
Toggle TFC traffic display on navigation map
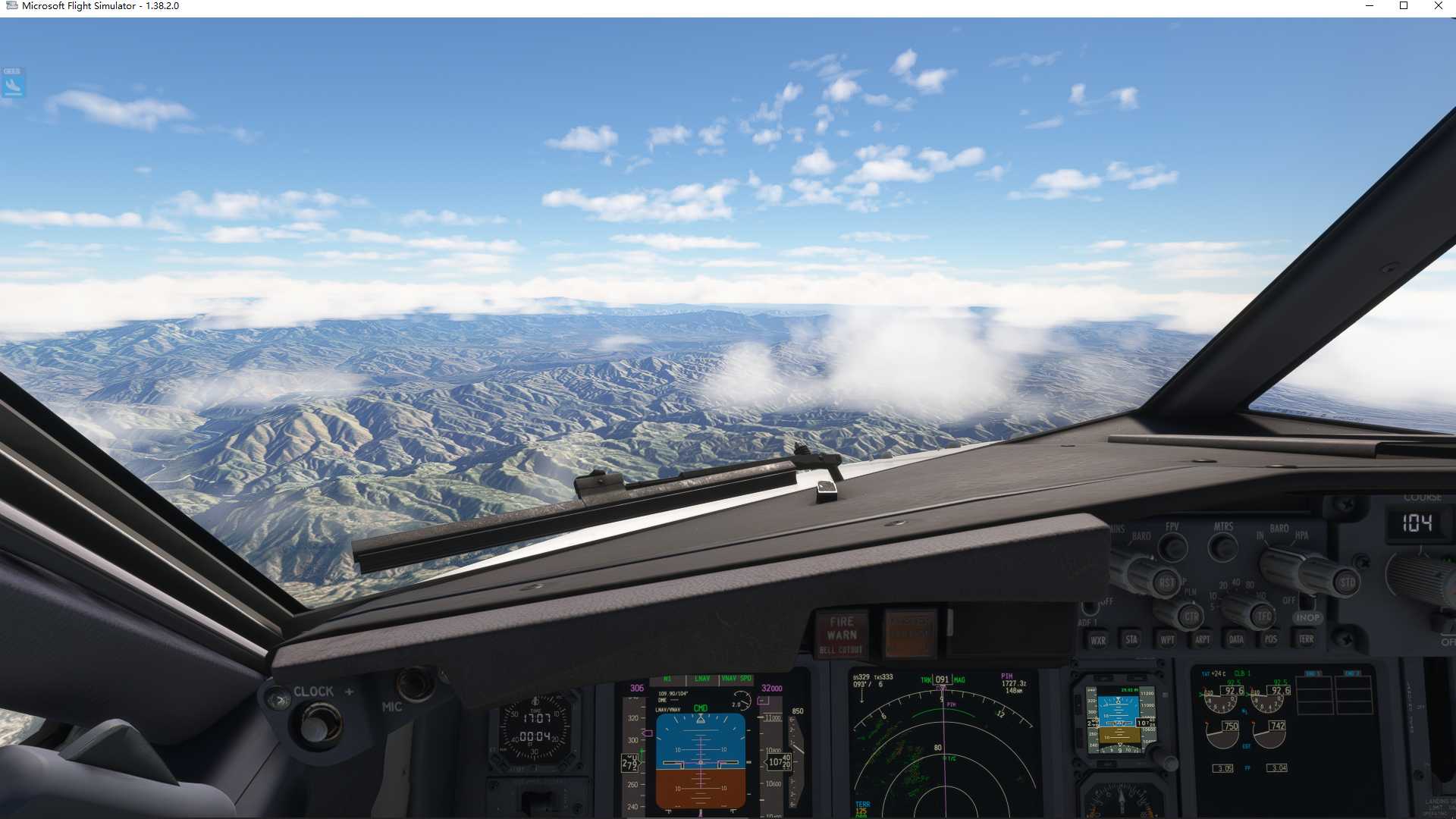tap(1263, 617)
